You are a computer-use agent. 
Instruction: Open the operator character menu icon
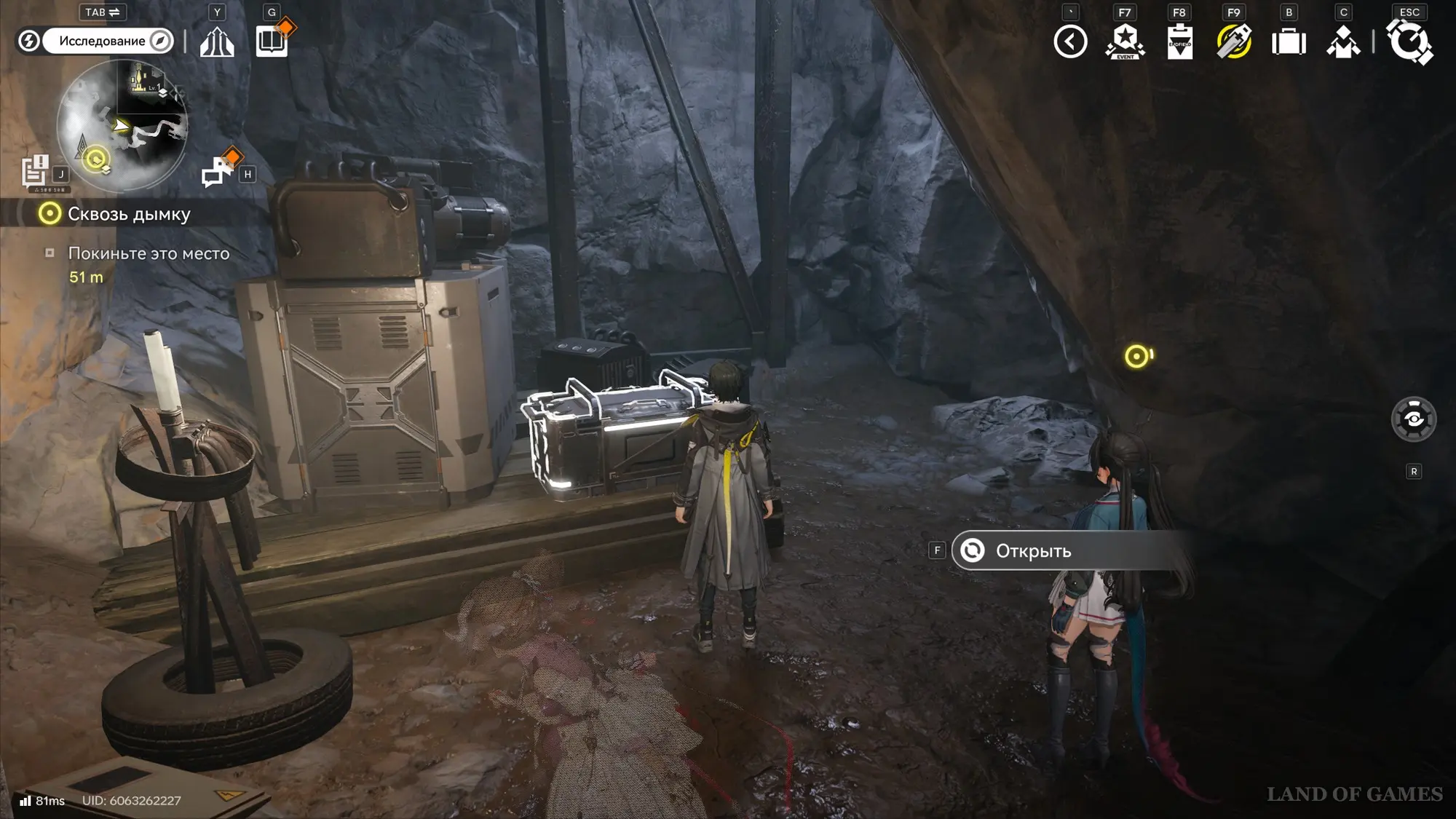1343,42
